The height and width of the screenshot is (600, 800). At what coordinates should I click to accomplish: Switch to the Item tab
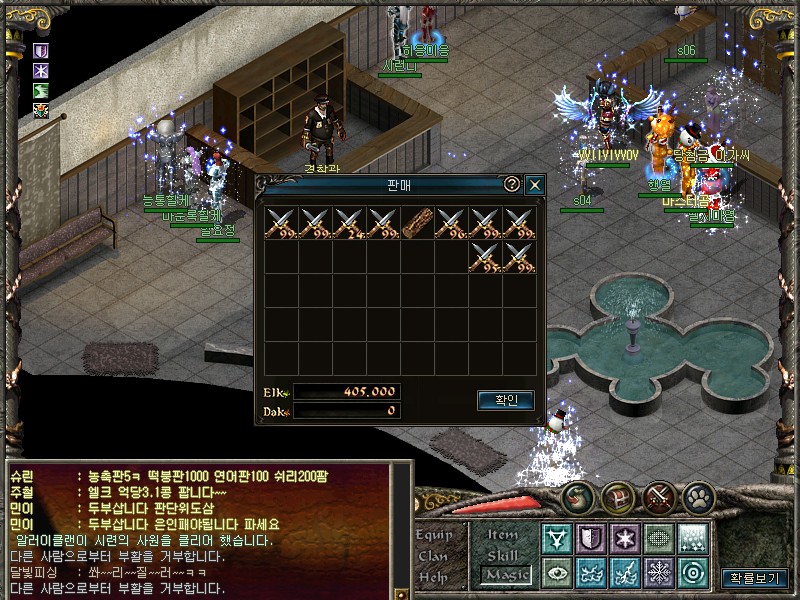(x=503, y=535)
